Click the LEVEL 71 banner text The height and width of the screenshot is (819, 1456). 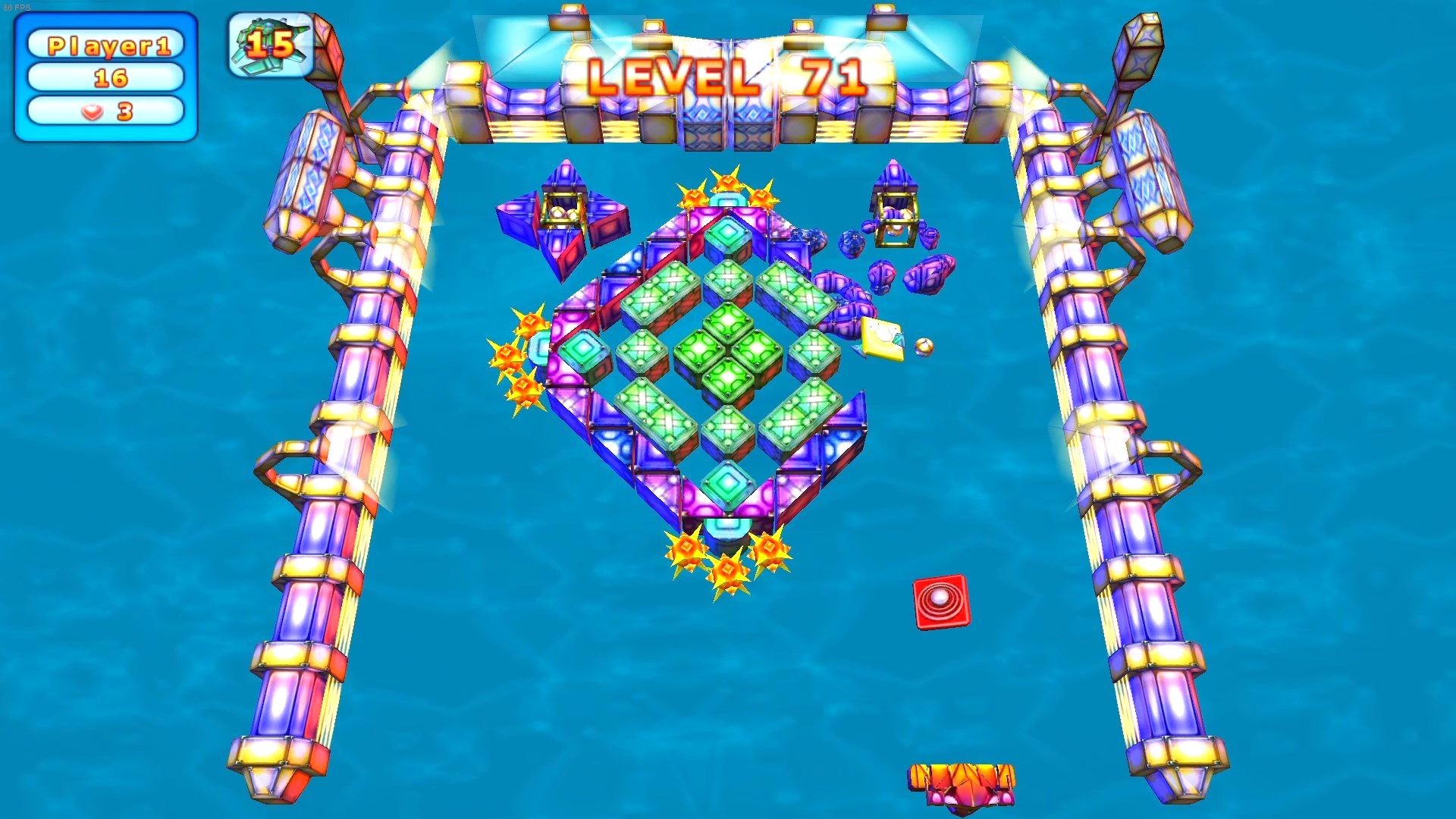pos(728,76)
